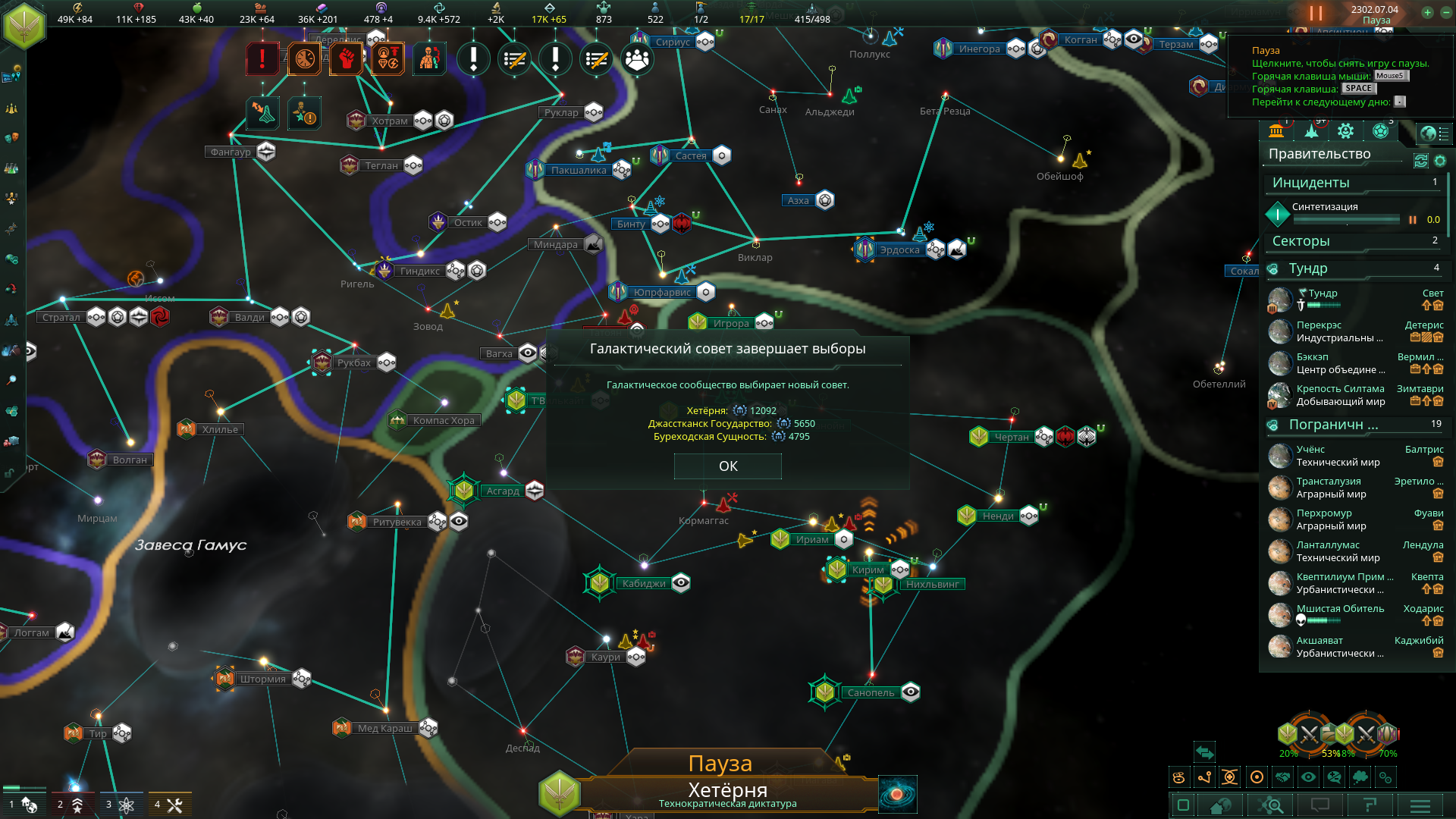Toggle the handshake diplomacy map mode

click(x=1282, y=777)
